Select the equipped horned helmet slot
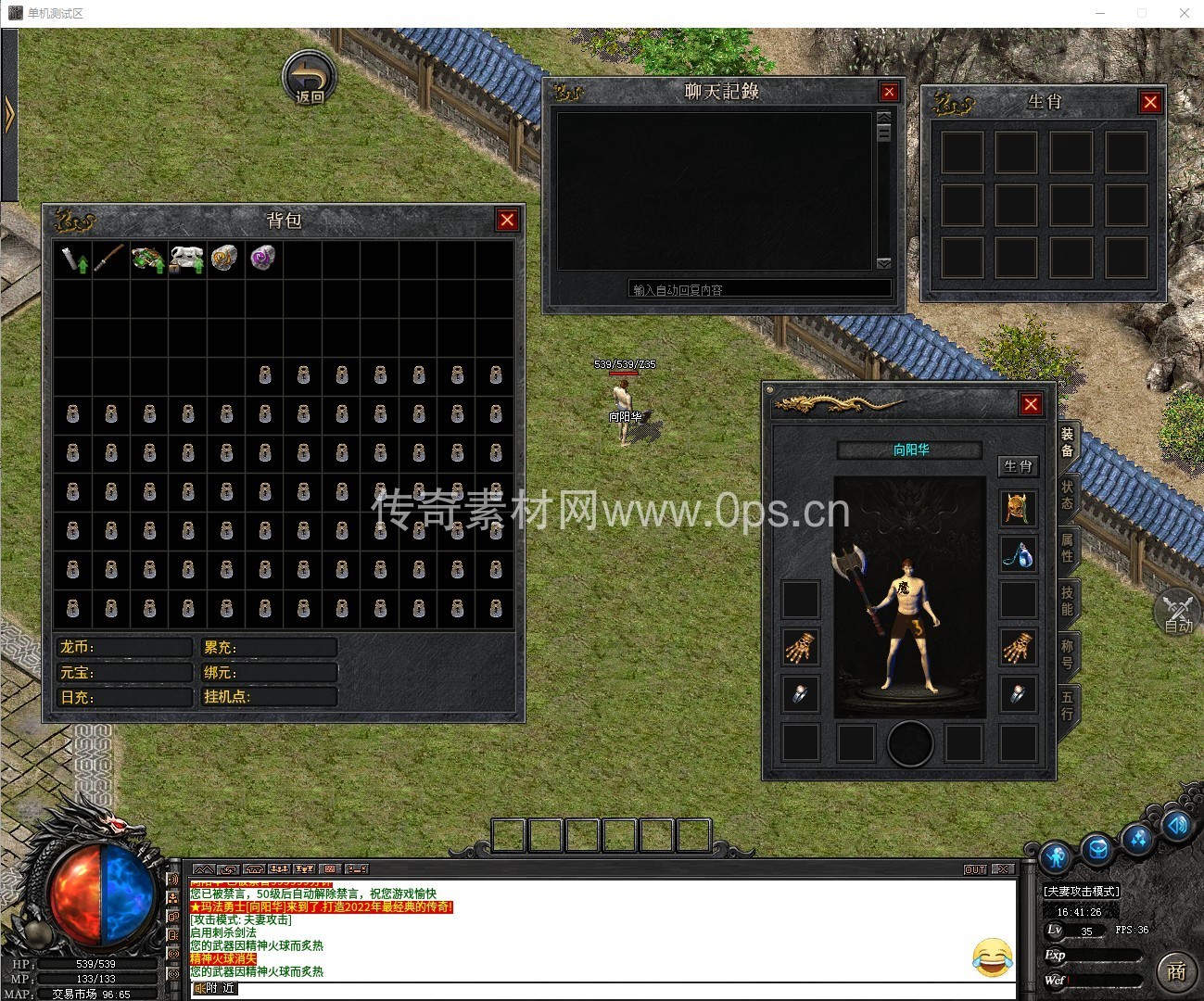 pos(1018,509)
